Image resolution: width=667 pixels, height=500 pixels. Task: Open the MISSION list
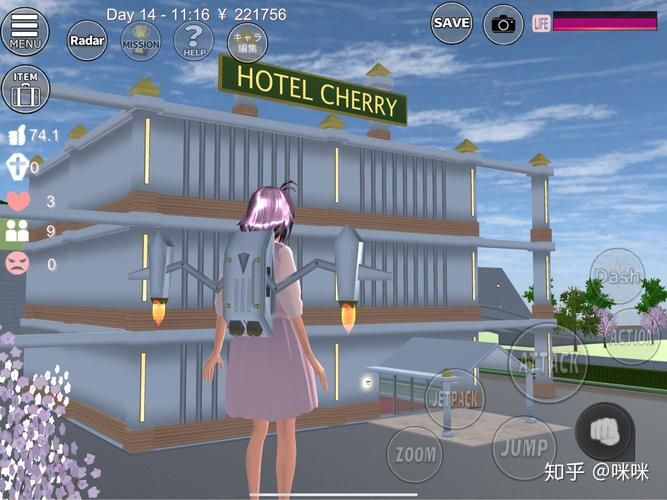pos(140,40)
